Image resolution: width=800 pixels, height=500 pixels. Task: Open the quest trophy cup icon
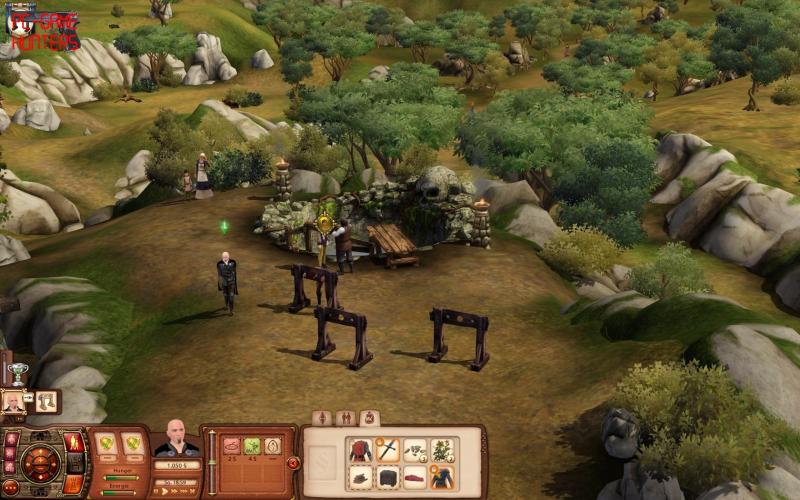click(16, 374)
